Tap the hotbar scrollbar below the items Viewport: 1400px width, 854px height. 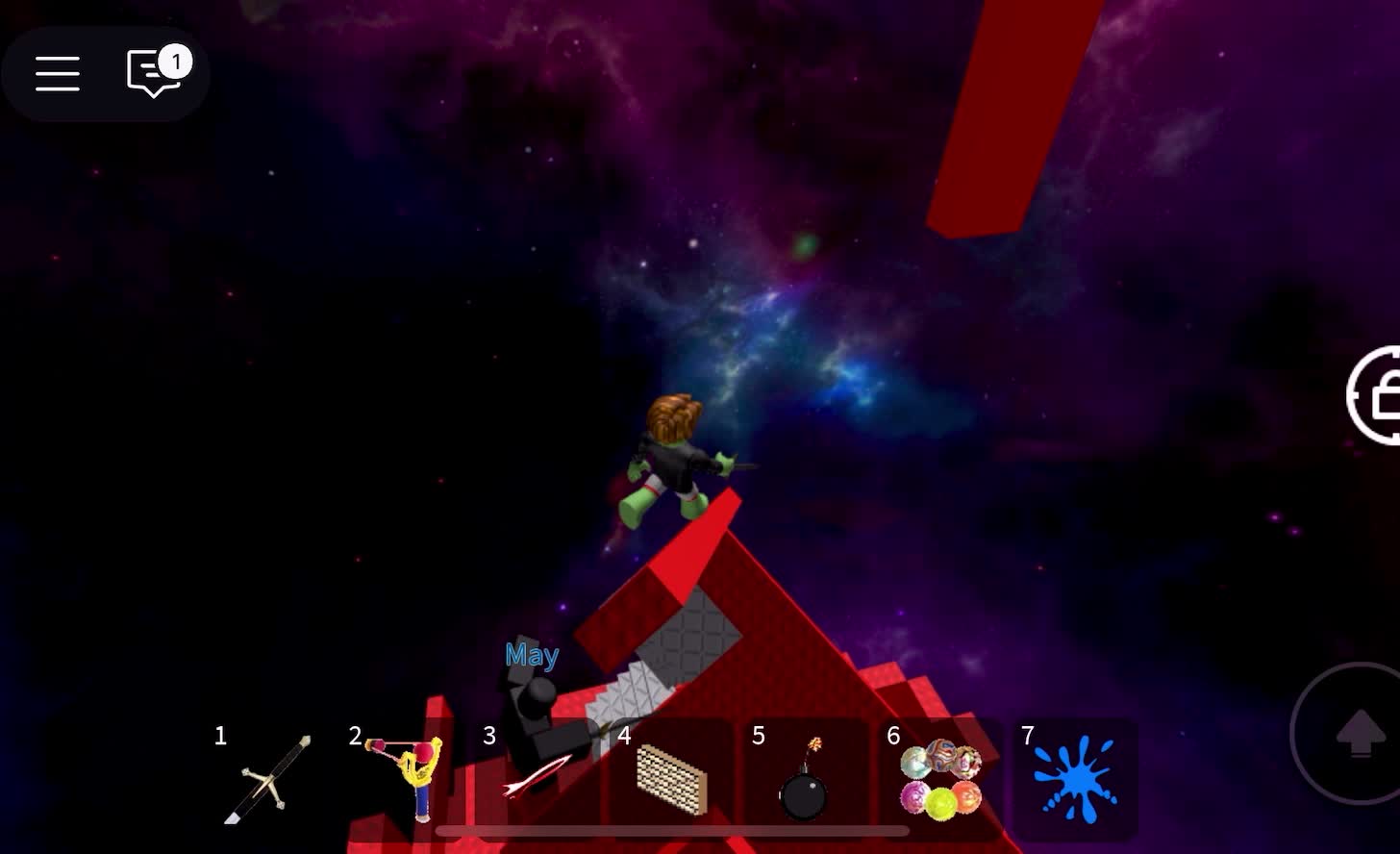click(673, 831)
